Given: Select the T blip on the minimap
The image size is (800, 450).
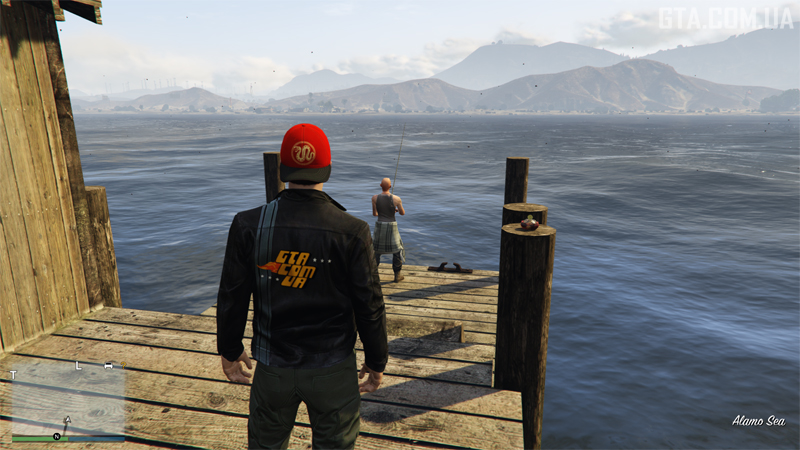Looking at the screenshot, I should tap(14, 375).
